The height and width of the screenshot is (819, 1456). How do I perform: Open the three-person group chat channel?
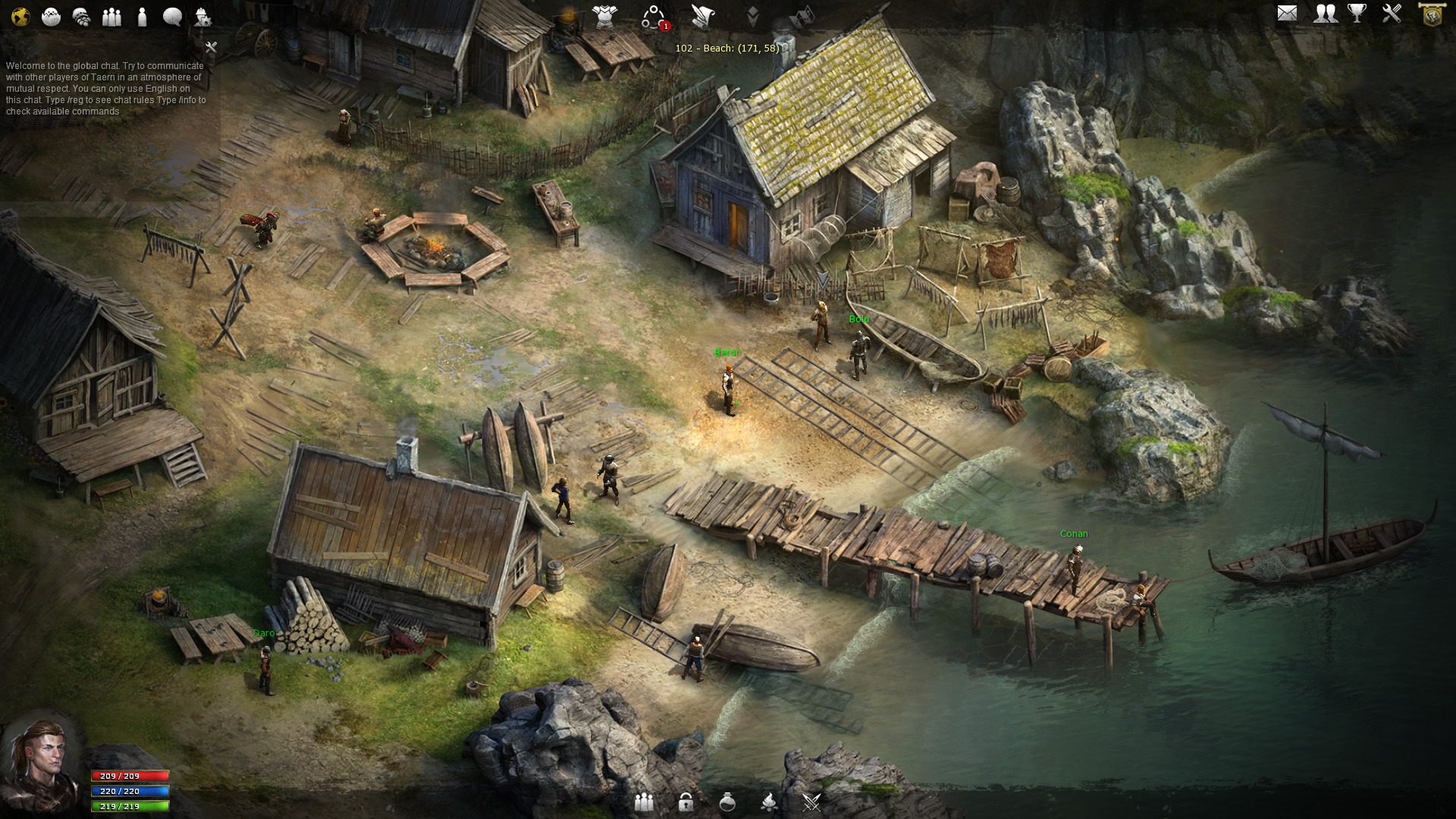tap(111, 16)
